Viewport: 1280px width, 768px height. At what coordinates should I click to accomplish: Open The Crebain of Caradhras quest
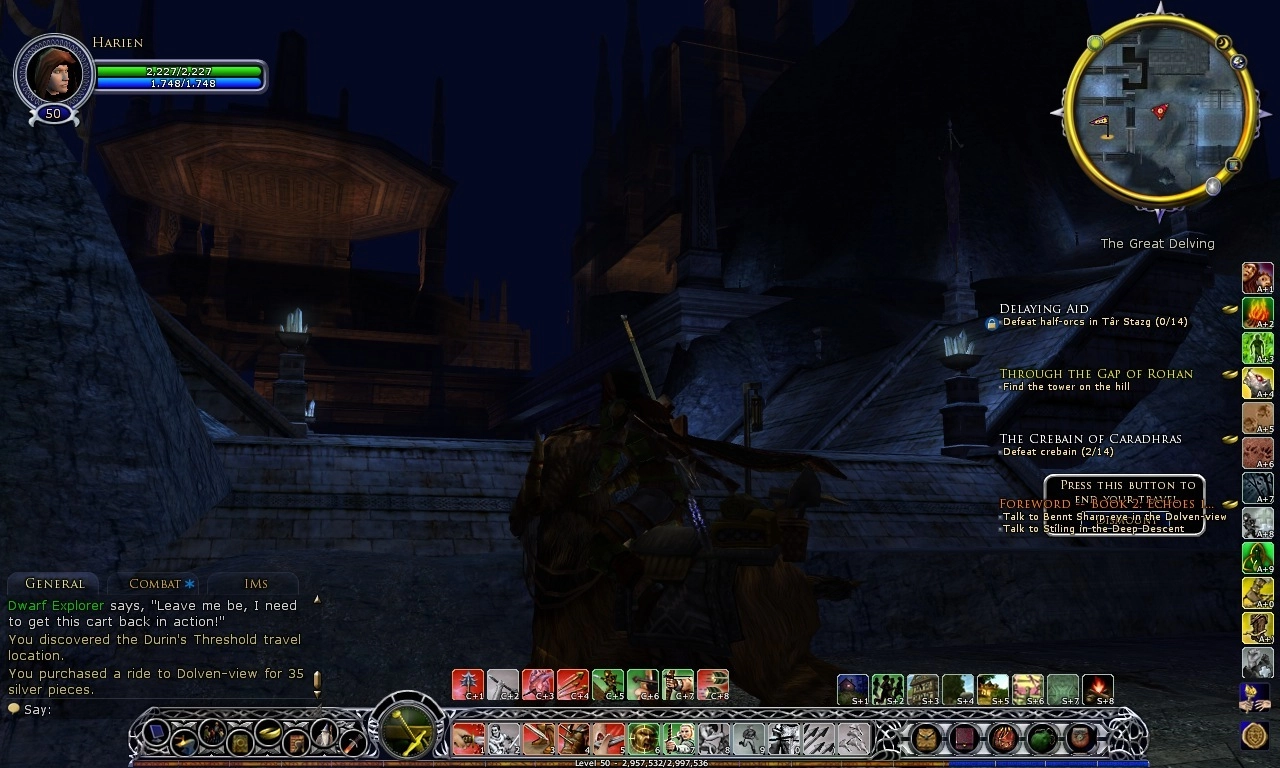click(1076, 439)
